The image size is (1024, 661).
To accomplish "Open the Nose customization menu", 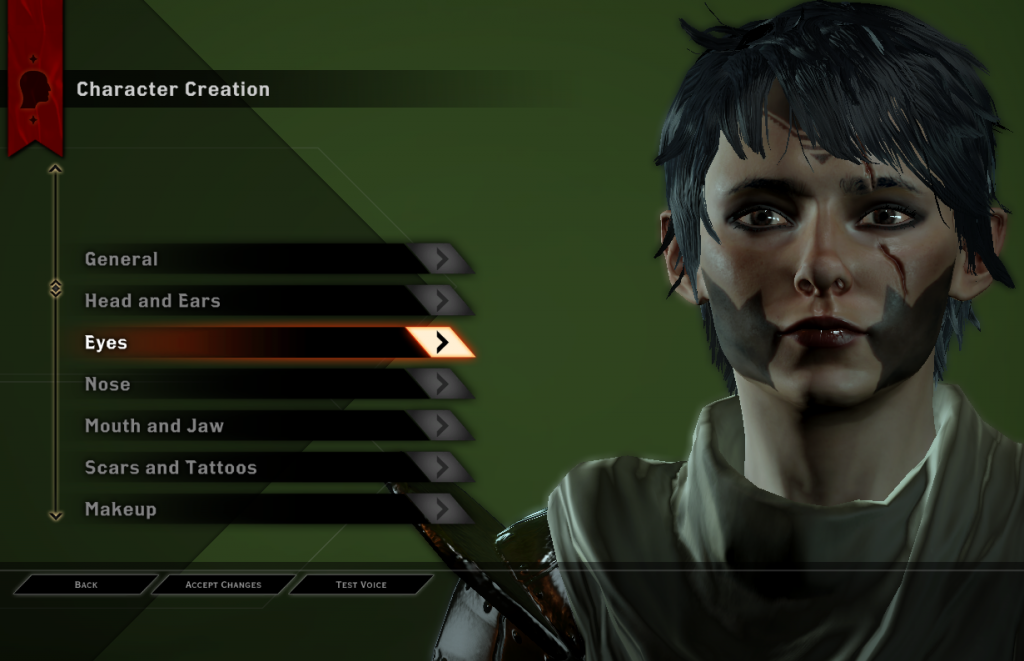I will [x=270, y=385].
